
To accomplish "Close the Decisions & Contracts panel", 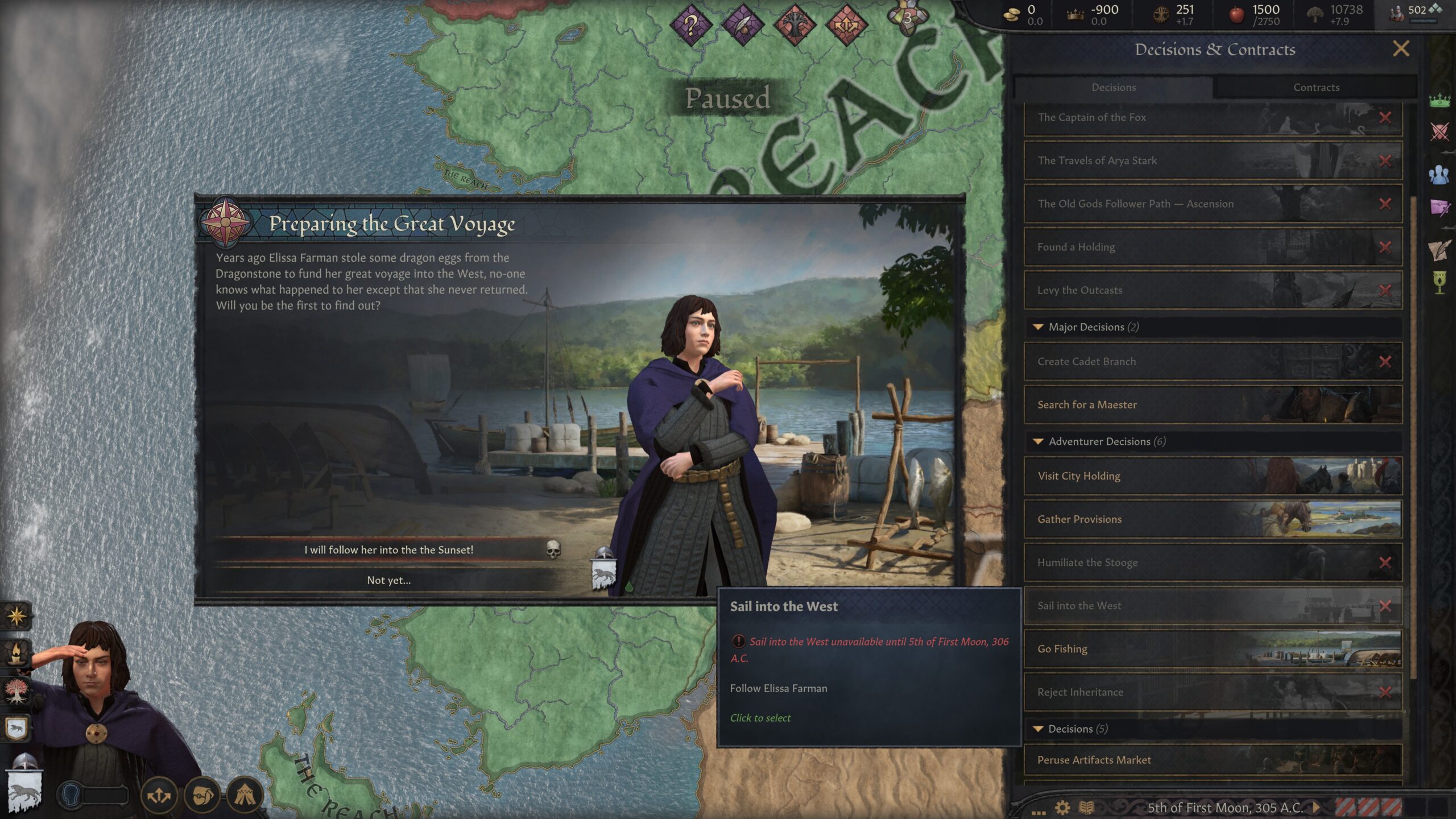I will (1401, 49).
